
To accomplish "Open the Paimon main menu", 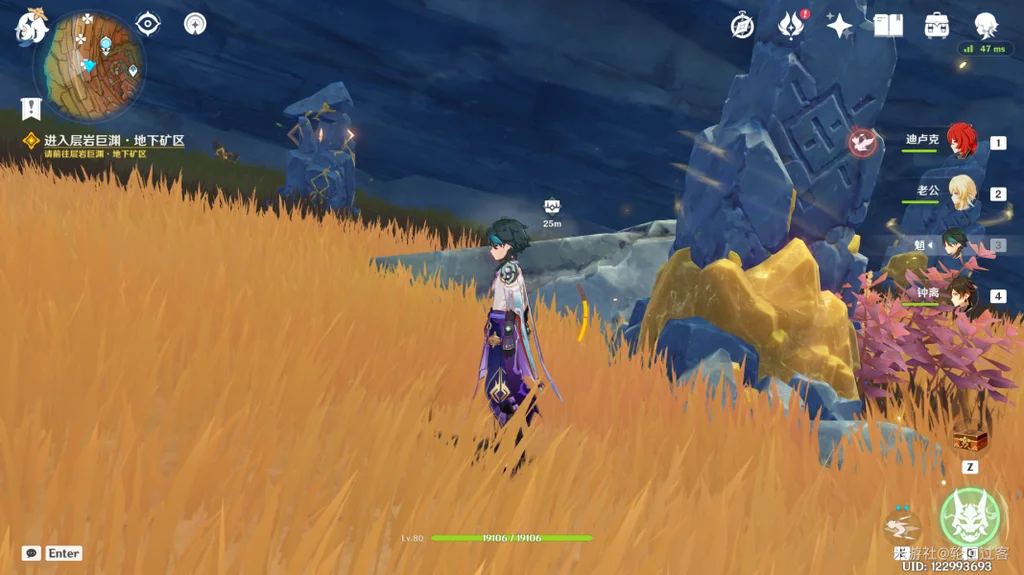I will pyautogui.click(x=31, y=27).
